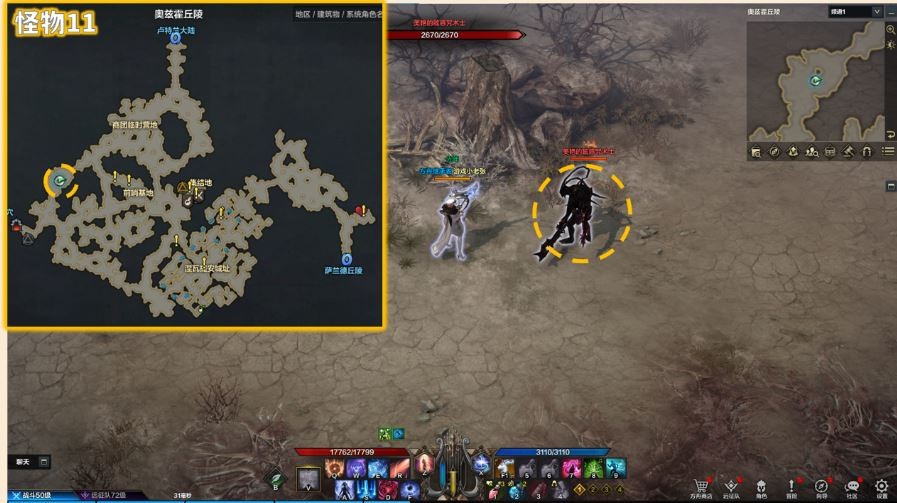Minimize the minimap panel
This screenshot has height=503, width=897.
click(890, 12)
